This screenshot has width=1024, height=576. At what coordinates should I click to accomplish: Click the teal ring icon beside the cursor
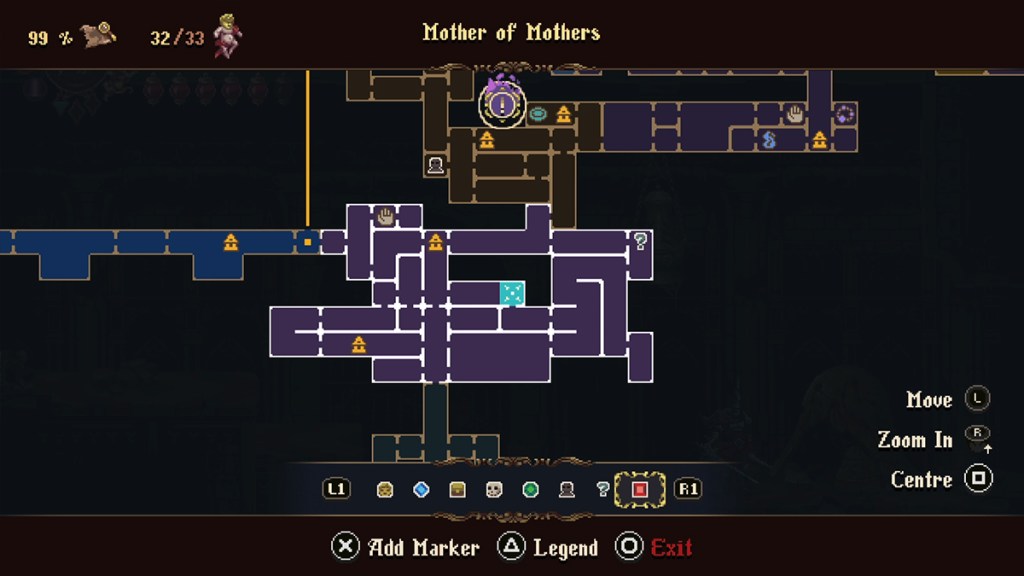539,114
